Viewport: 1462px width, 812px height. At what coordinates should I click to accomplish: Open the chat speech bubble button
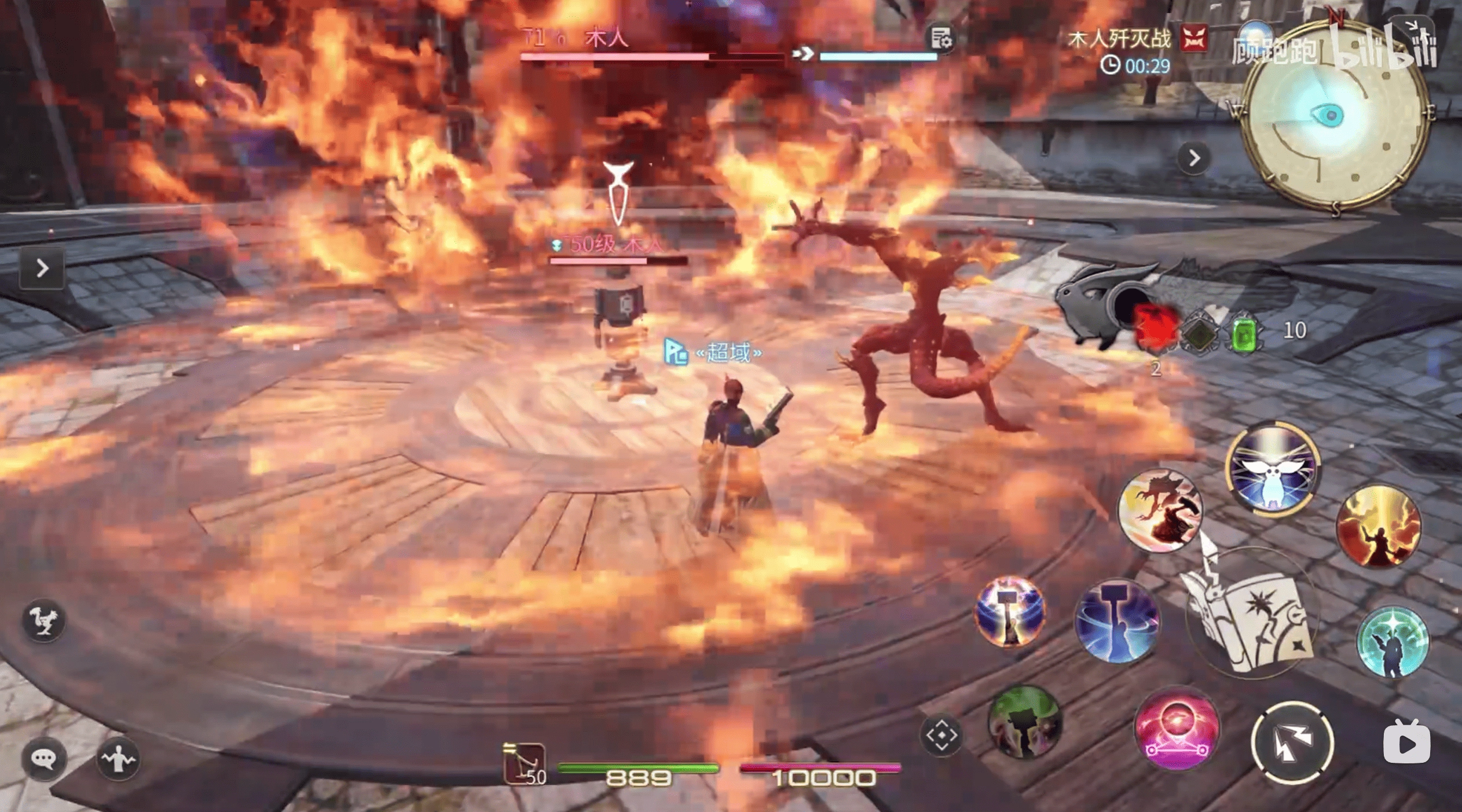44,758
